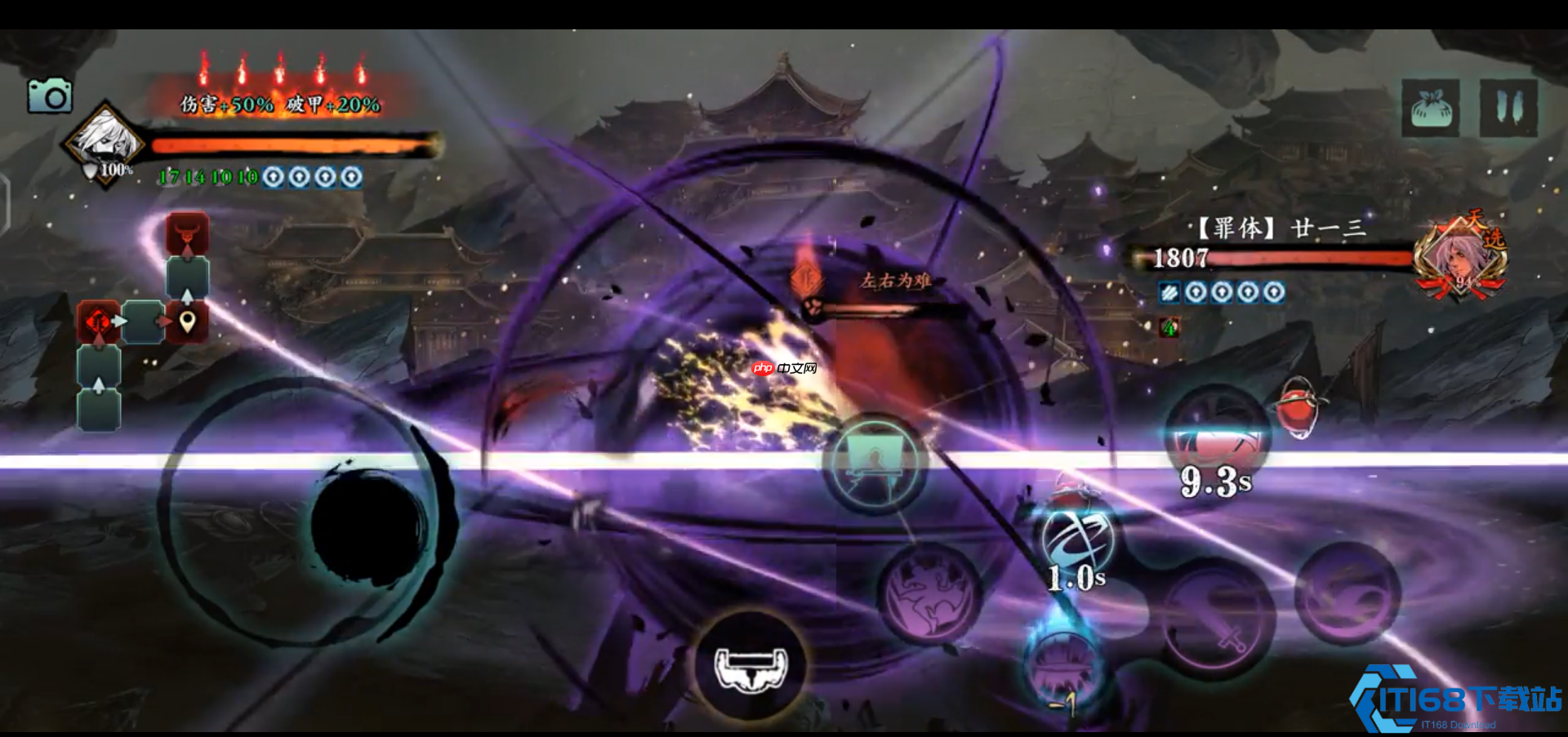This screenshot has height=737, width=1568.
Task: Activate the teal banner figure skill
Action: click(875, 463)
